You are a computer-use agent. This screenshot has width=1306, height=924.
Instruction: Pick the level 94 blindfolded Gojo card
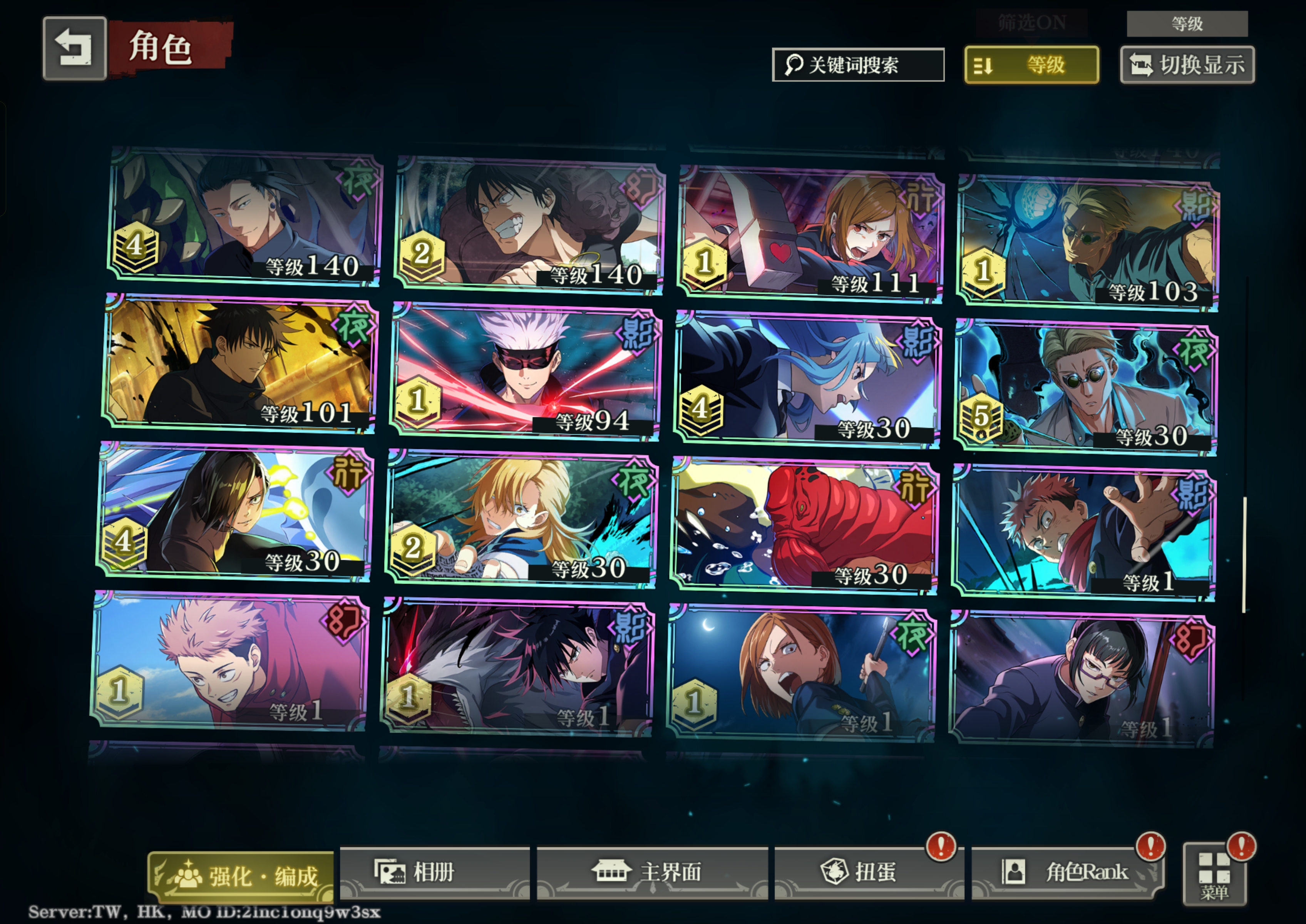pyautogui.click(x=526, y=373)
